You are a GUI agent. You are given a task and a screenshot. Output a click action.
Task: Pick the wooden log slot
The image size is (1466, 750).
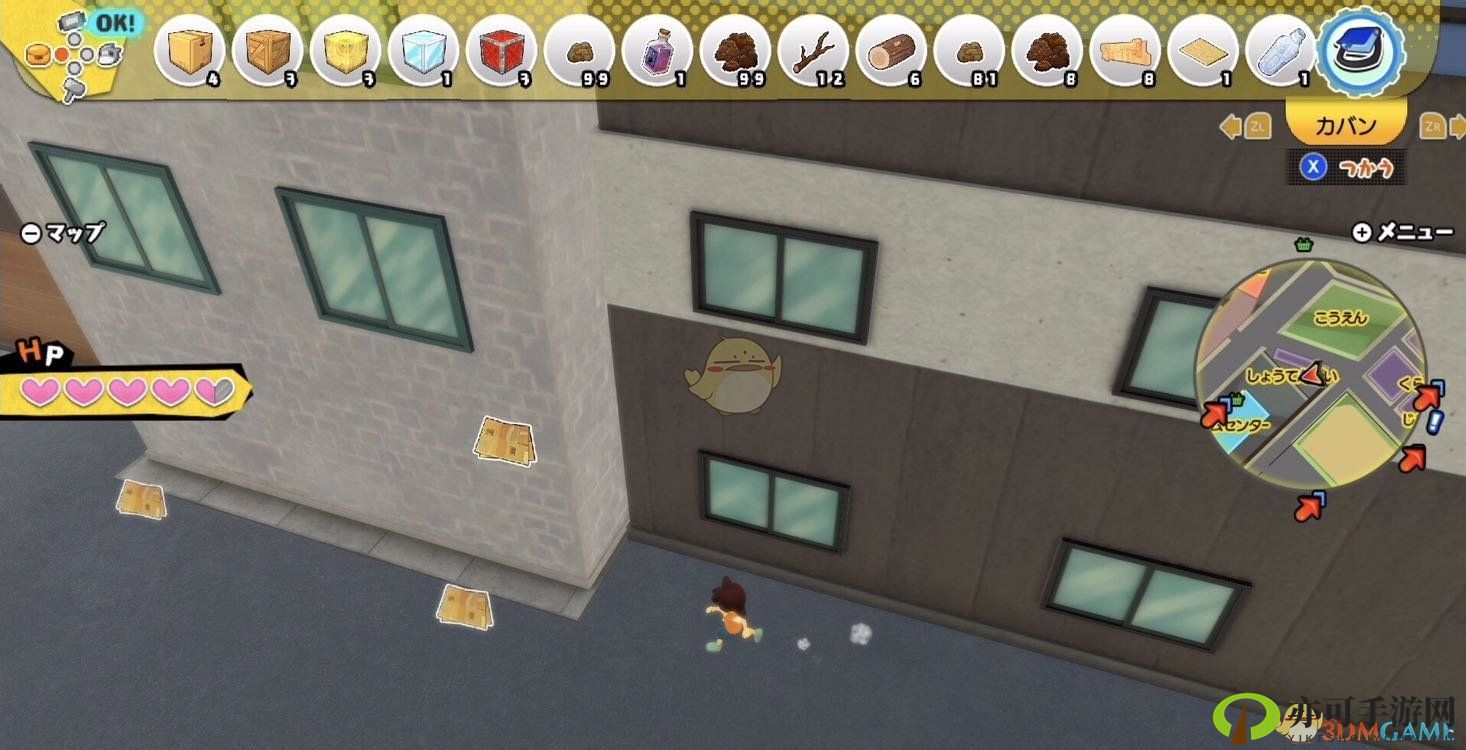pyautogui.click(x=891, y=50)
